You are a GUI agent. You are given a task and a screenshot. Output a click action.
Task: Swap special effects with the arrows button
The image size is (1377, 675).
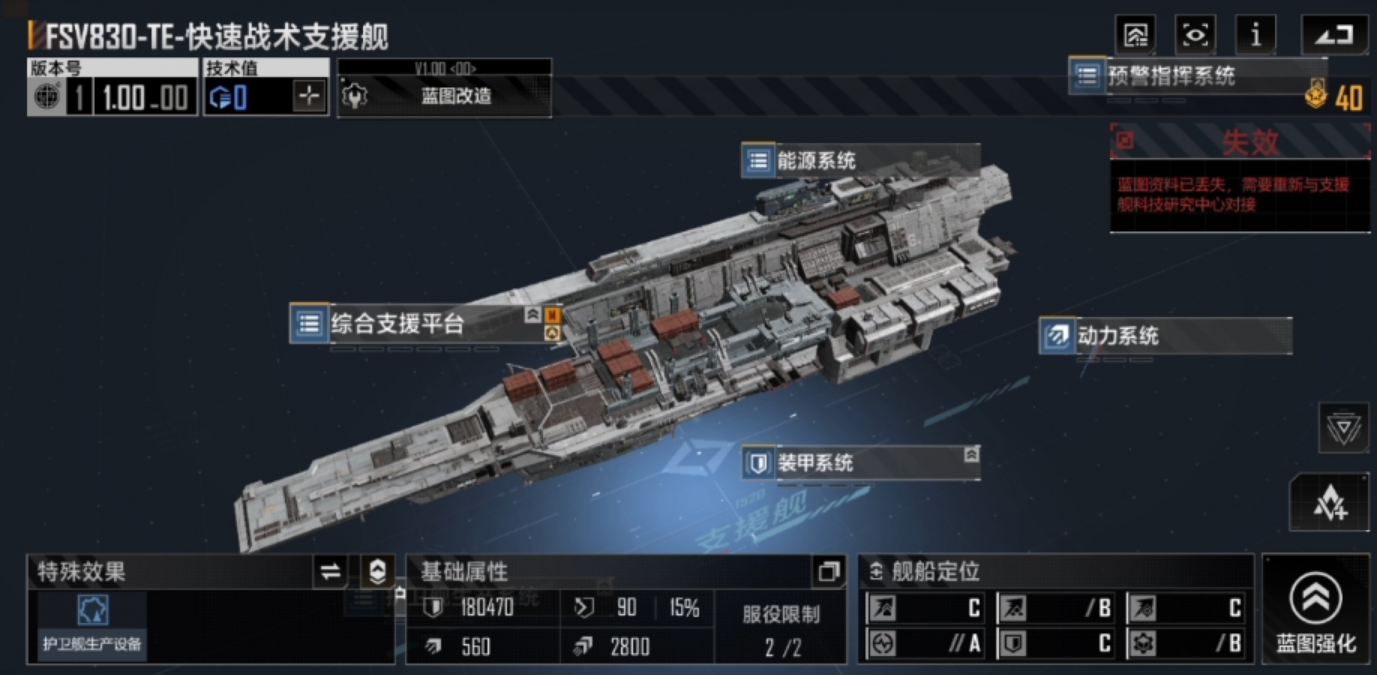[x=329, y=572]
